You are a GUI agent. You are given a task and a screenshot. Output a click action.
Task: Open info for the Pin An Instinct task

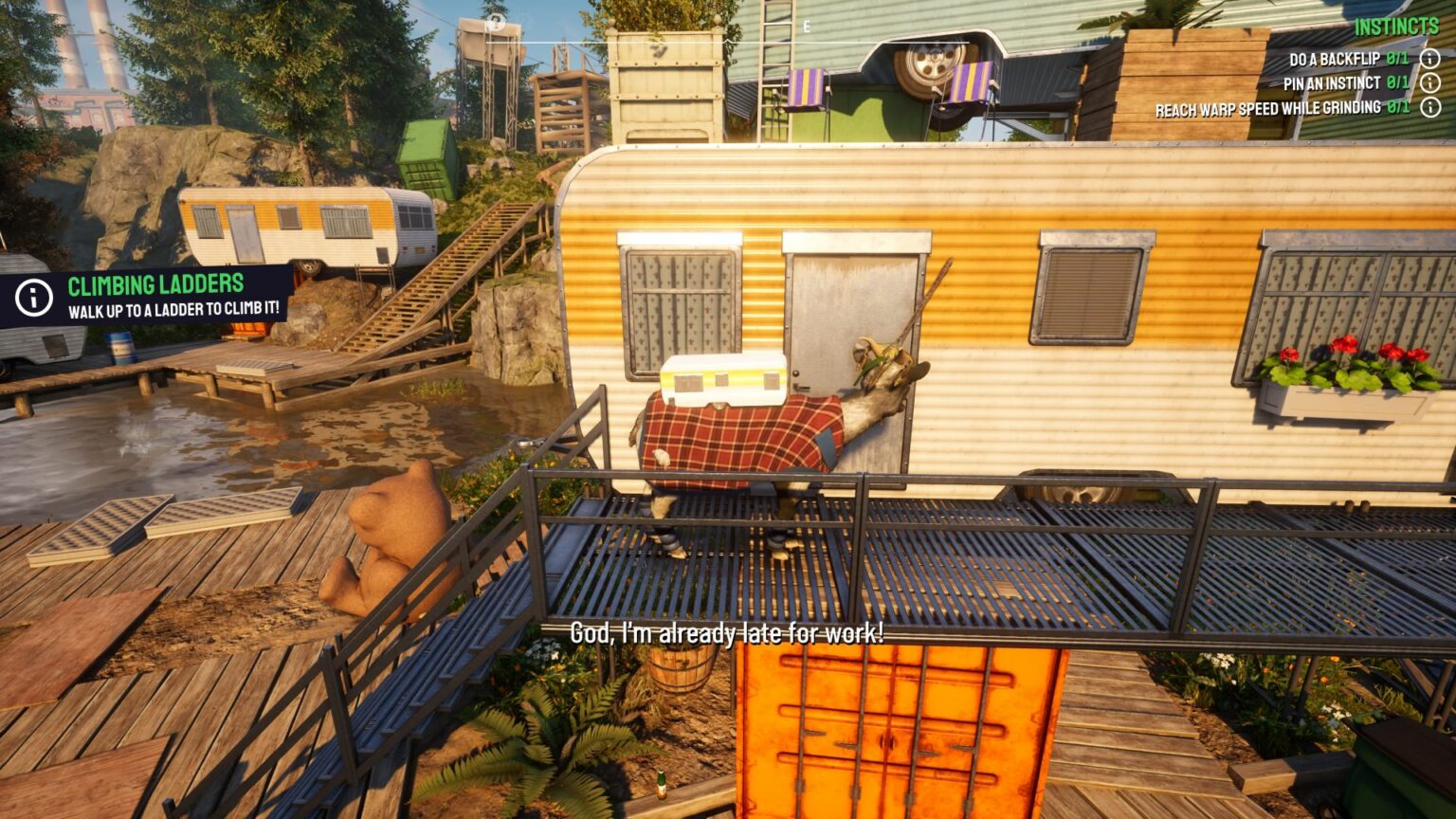(1430, 82)
